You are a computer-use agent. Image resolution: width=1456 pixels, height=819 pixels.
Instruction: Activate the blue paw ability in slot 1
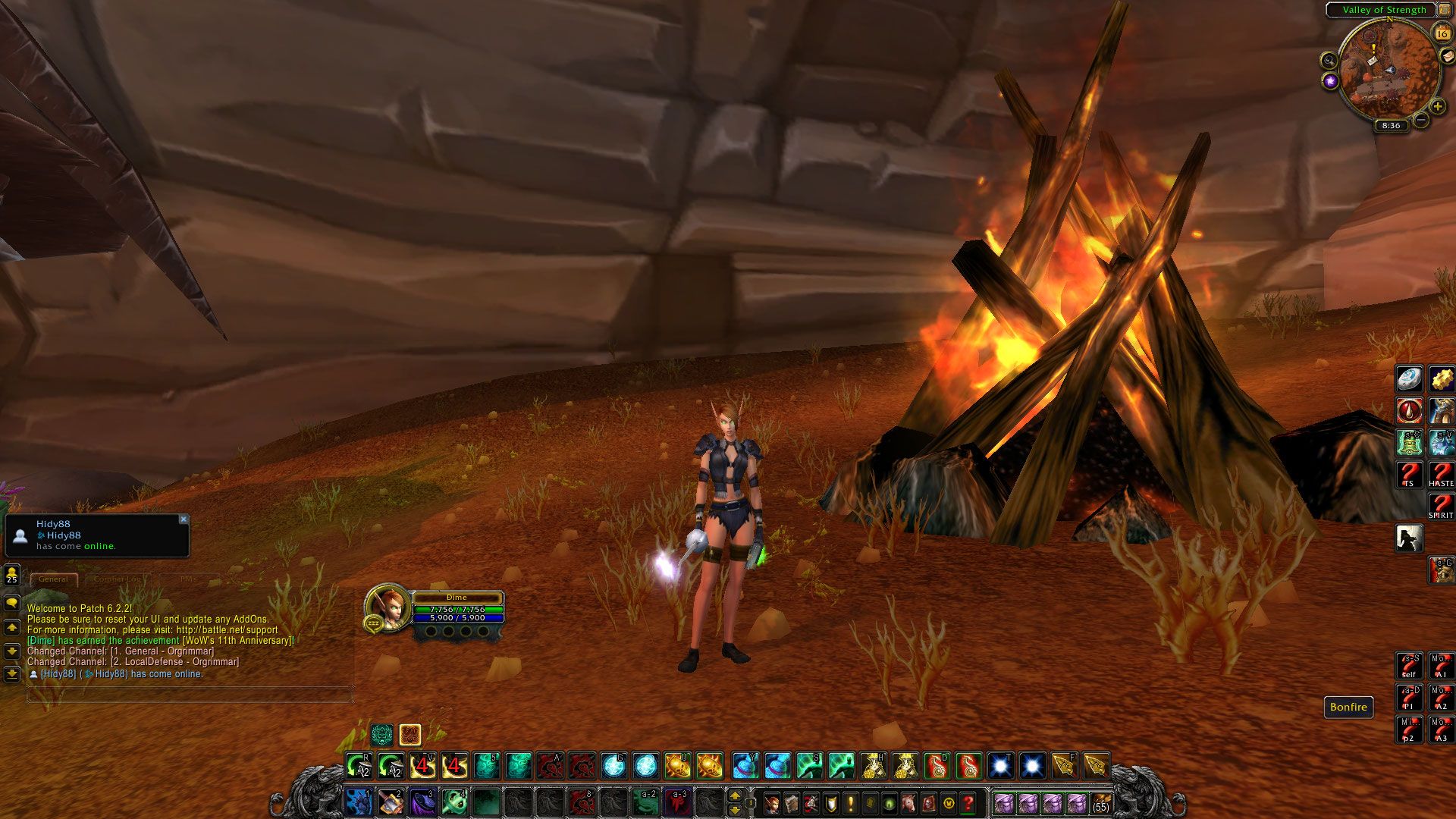coord(358,802)
